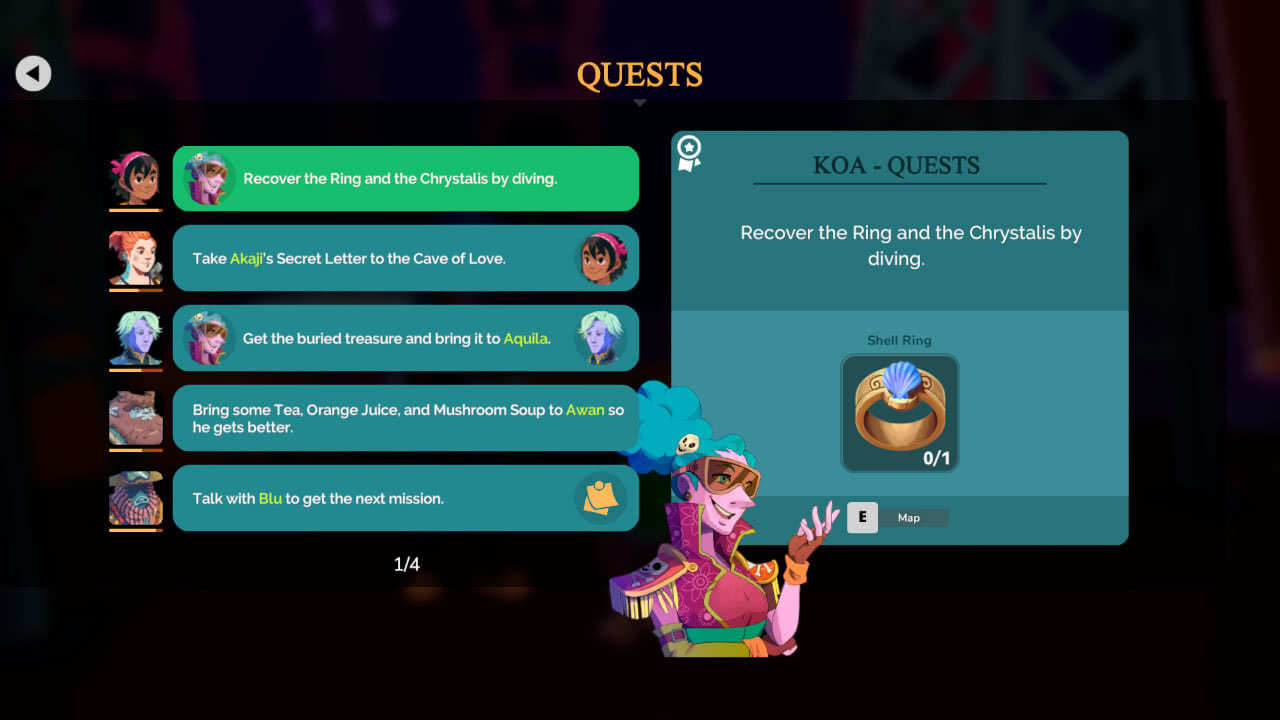Image resolution: width=1280 pixels, height=720 pixels.
Task: Choose the buried treasure quest for Aquila
Action: (x=405, y=338)
